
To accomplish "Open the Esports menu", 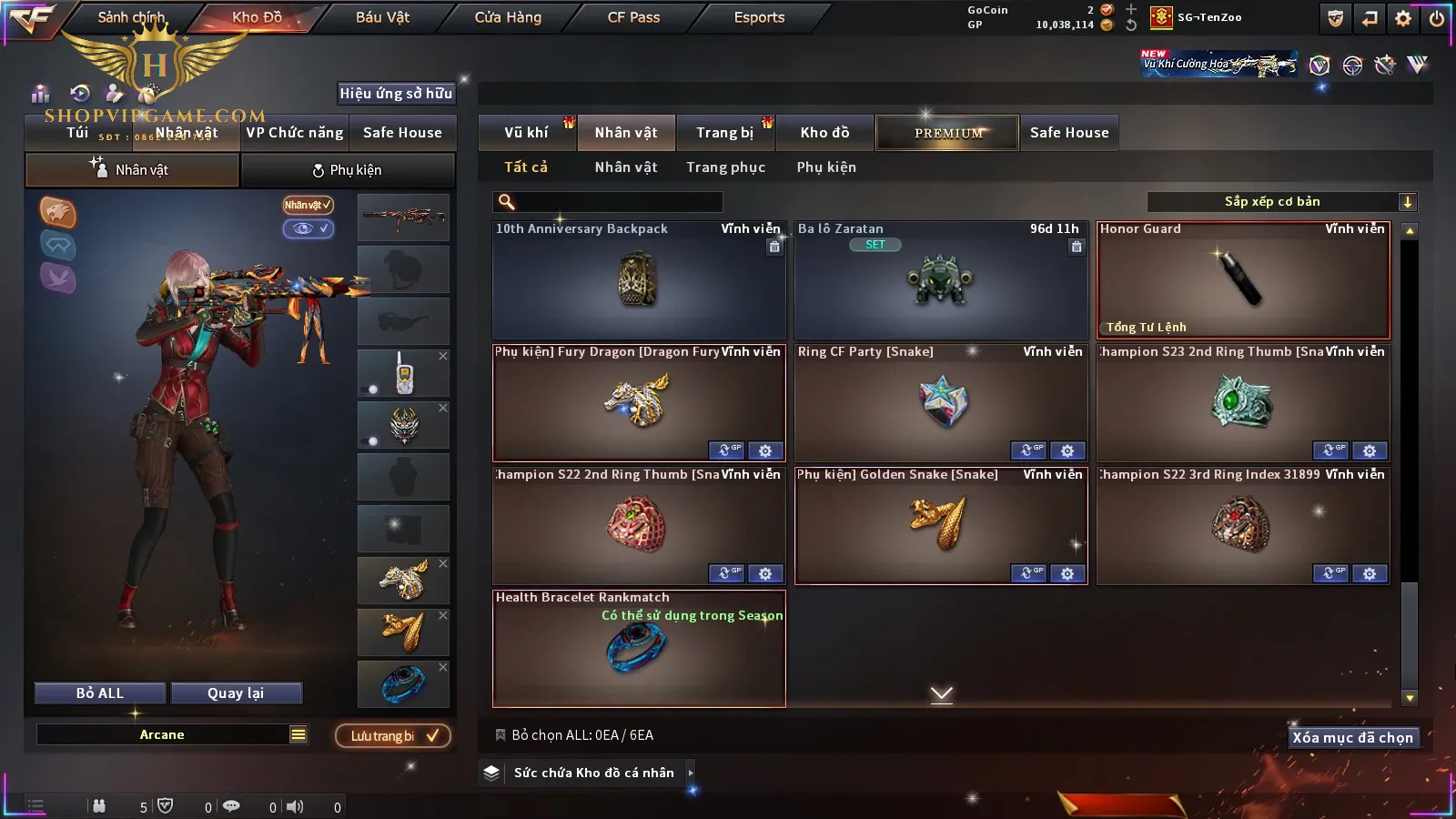I will pyautogui.click(x=759, y=17).
